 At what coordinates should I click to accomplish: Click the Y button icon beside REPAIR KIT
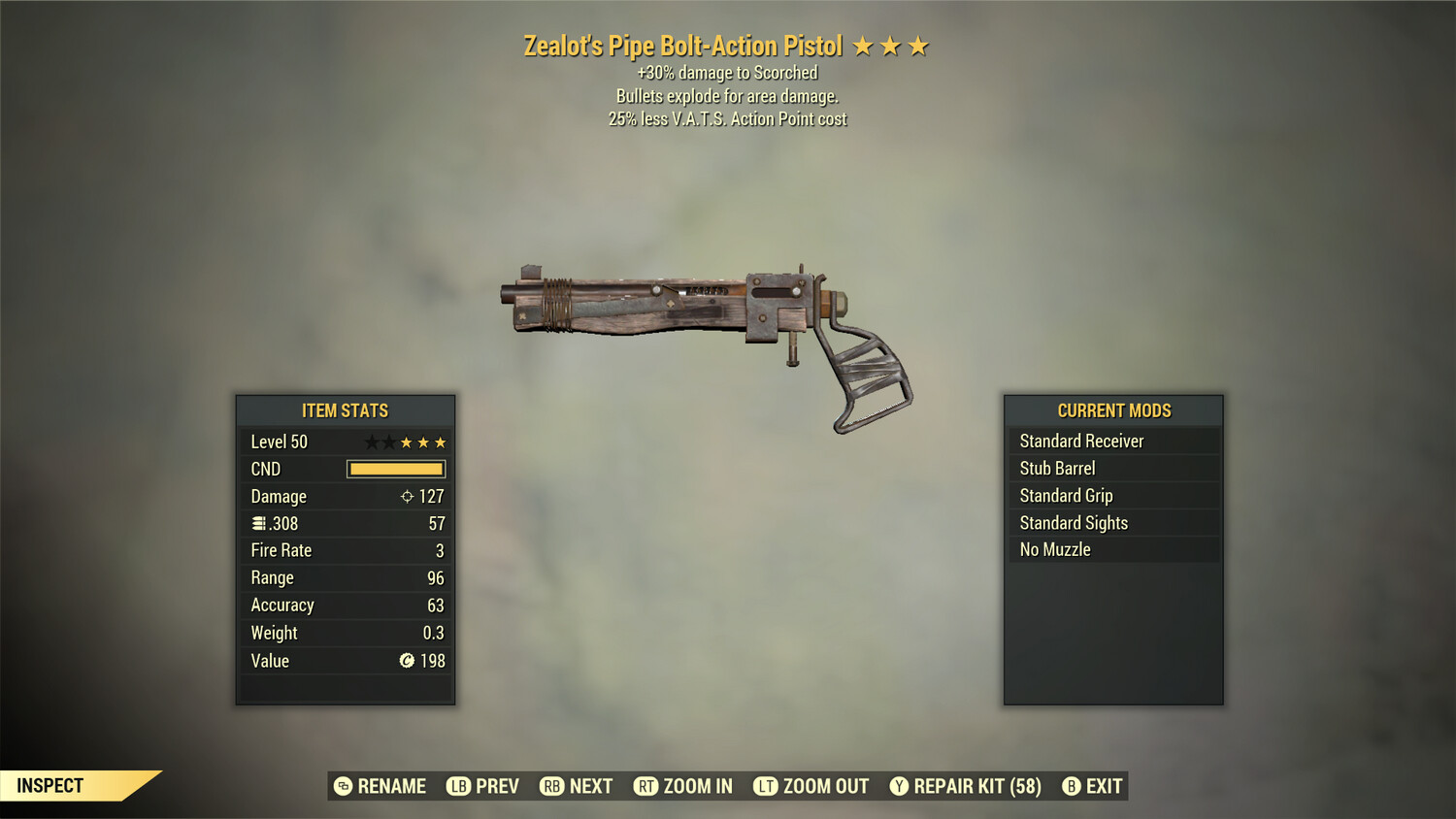(898, 786)
